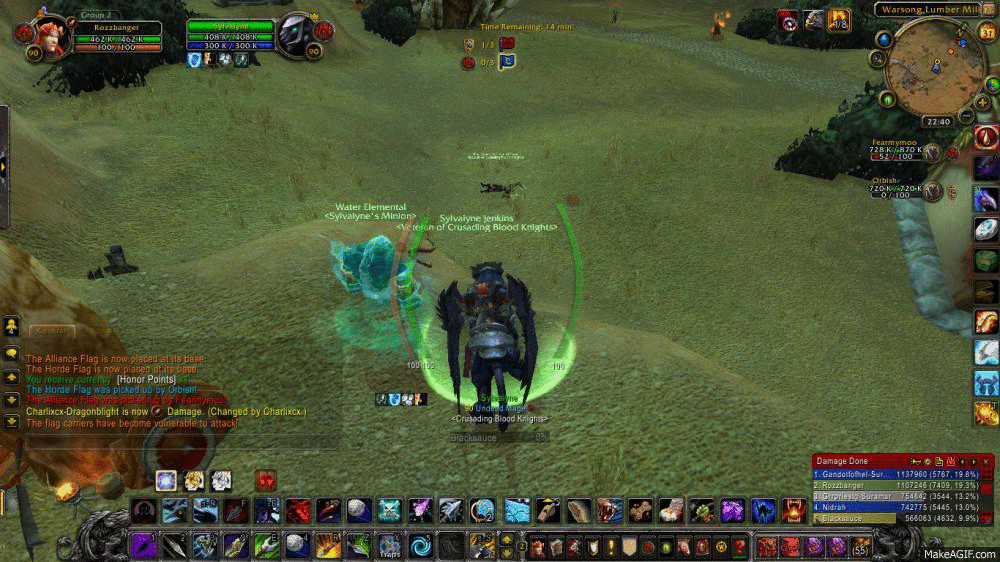Screen dimensions: 1000x562
Task: Toggle the minimap tracking globe button
Action: pyautogui.click(x=883, y=39)
